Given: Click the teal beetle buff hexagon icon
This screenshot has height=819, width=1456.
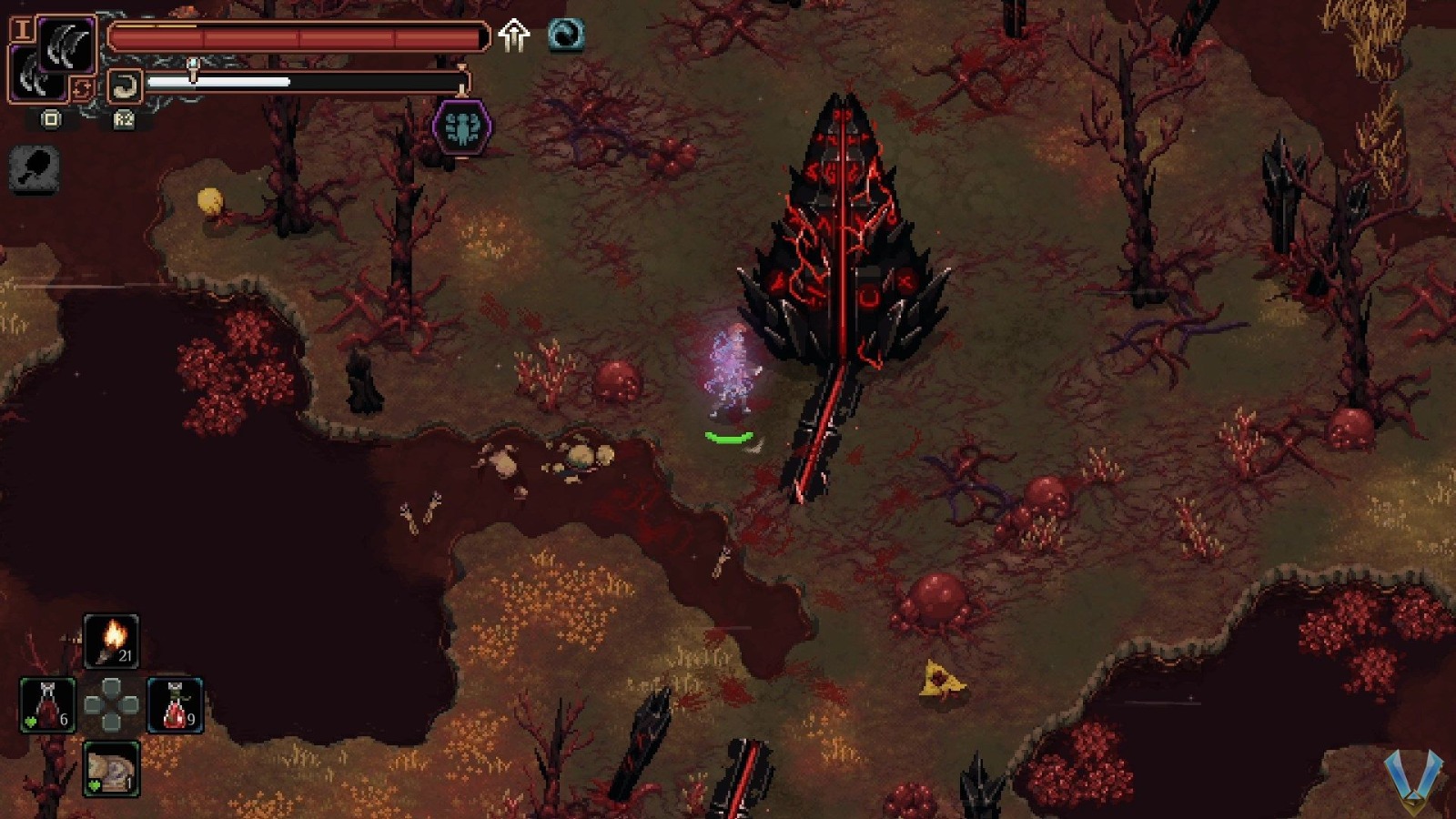Looking at the screenshot, I should click(x=462, y=125).
